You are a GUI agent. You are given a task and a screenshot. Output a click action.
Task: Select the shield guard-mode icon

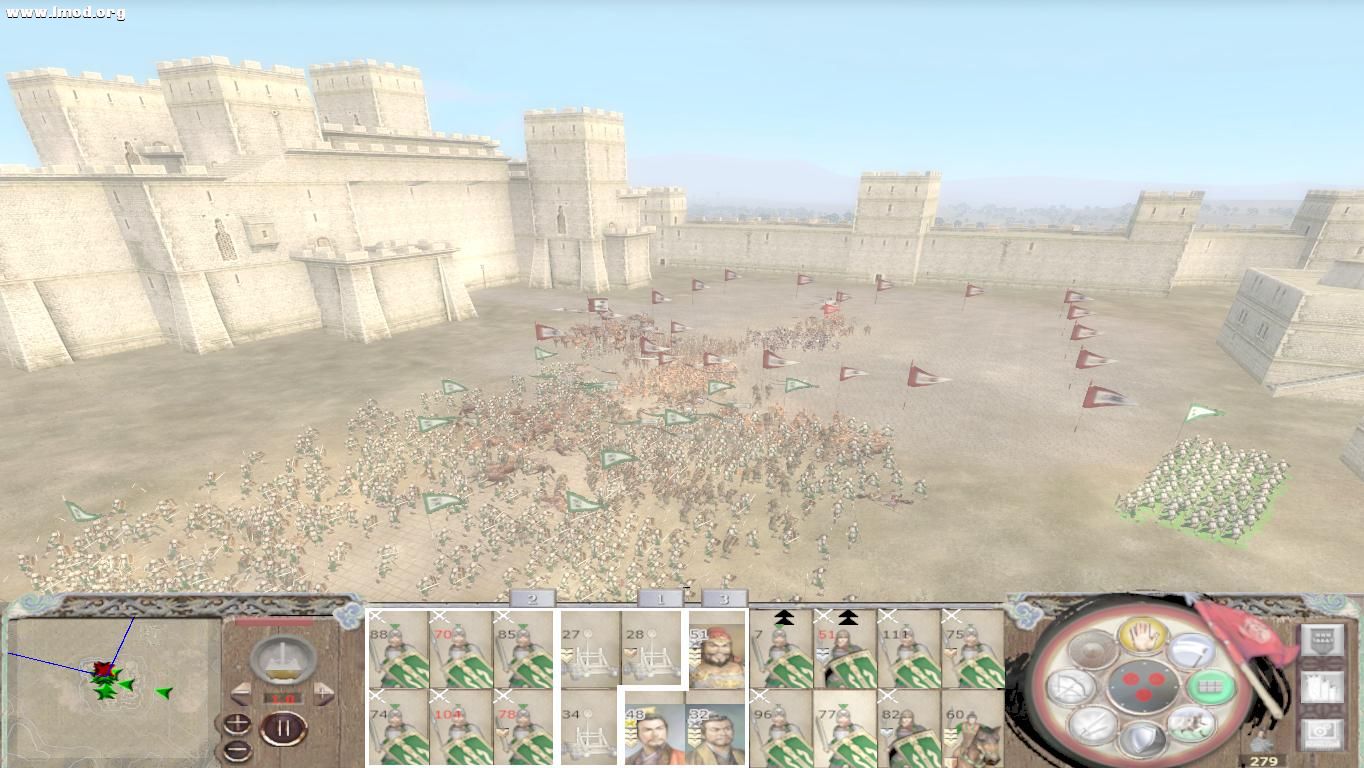[x=1141, y=741]
